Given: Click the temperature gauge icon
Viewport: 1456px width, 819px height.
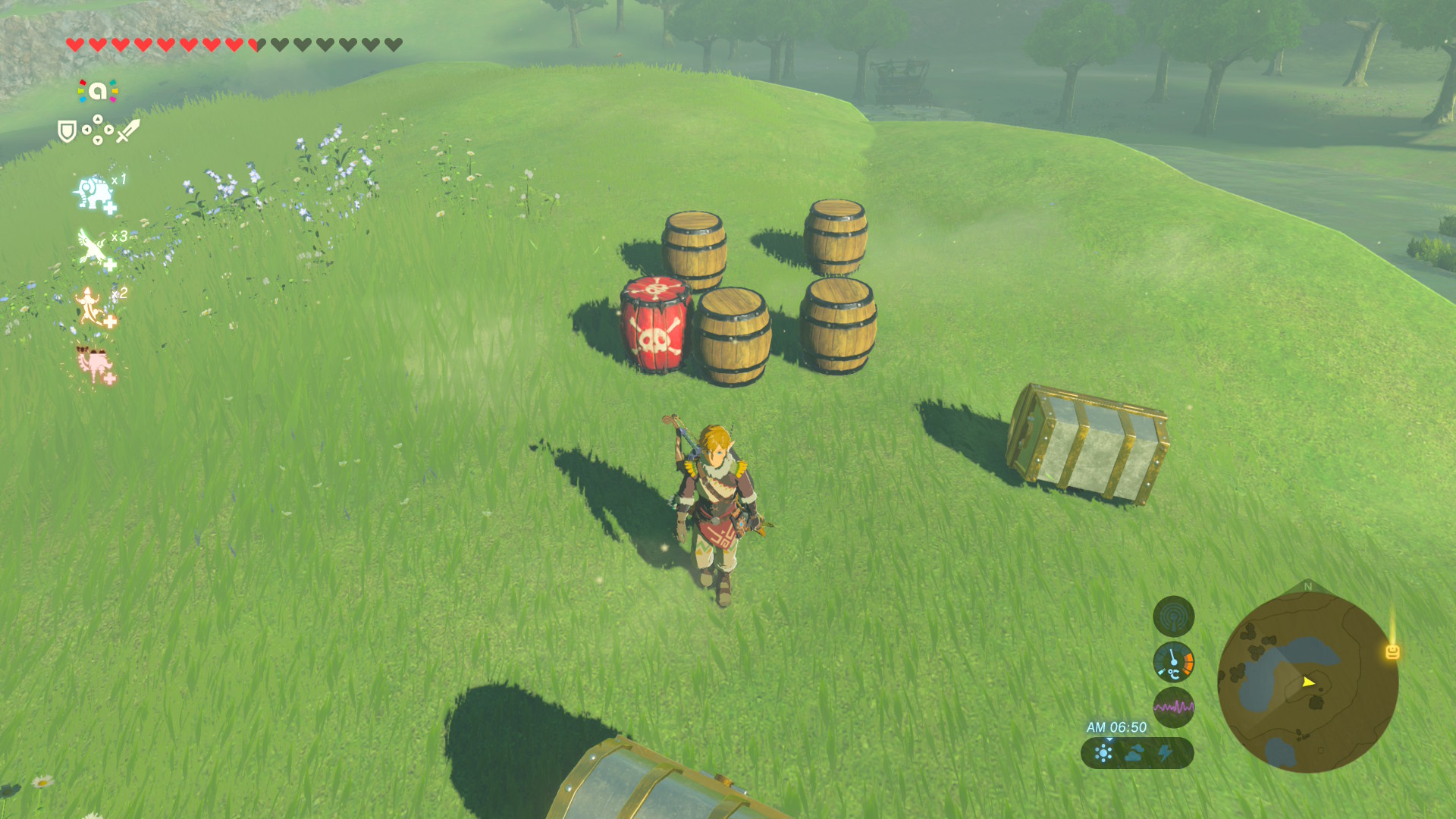Looking at the screenshot, I should click(x=1173, y=662).
